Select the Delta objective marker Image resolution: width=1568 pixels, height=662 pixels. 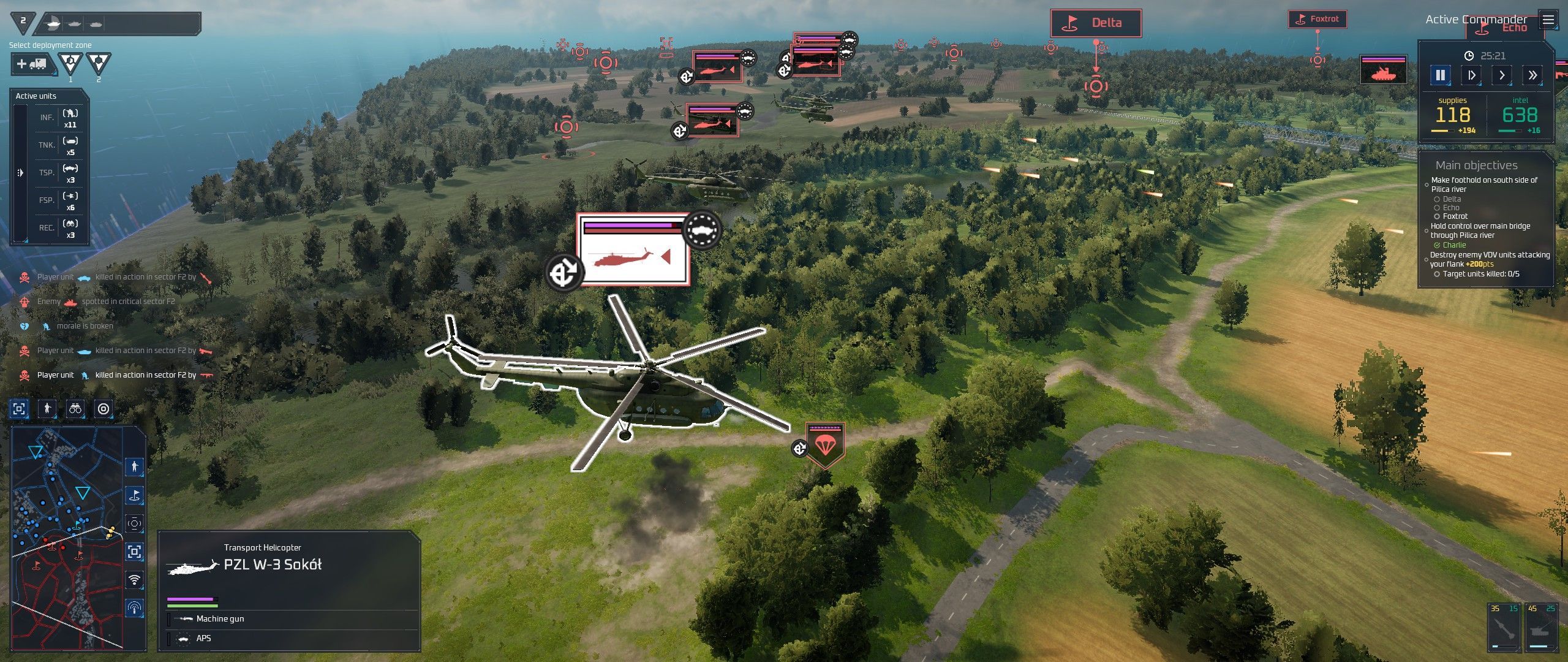[x=1096, y=23]
